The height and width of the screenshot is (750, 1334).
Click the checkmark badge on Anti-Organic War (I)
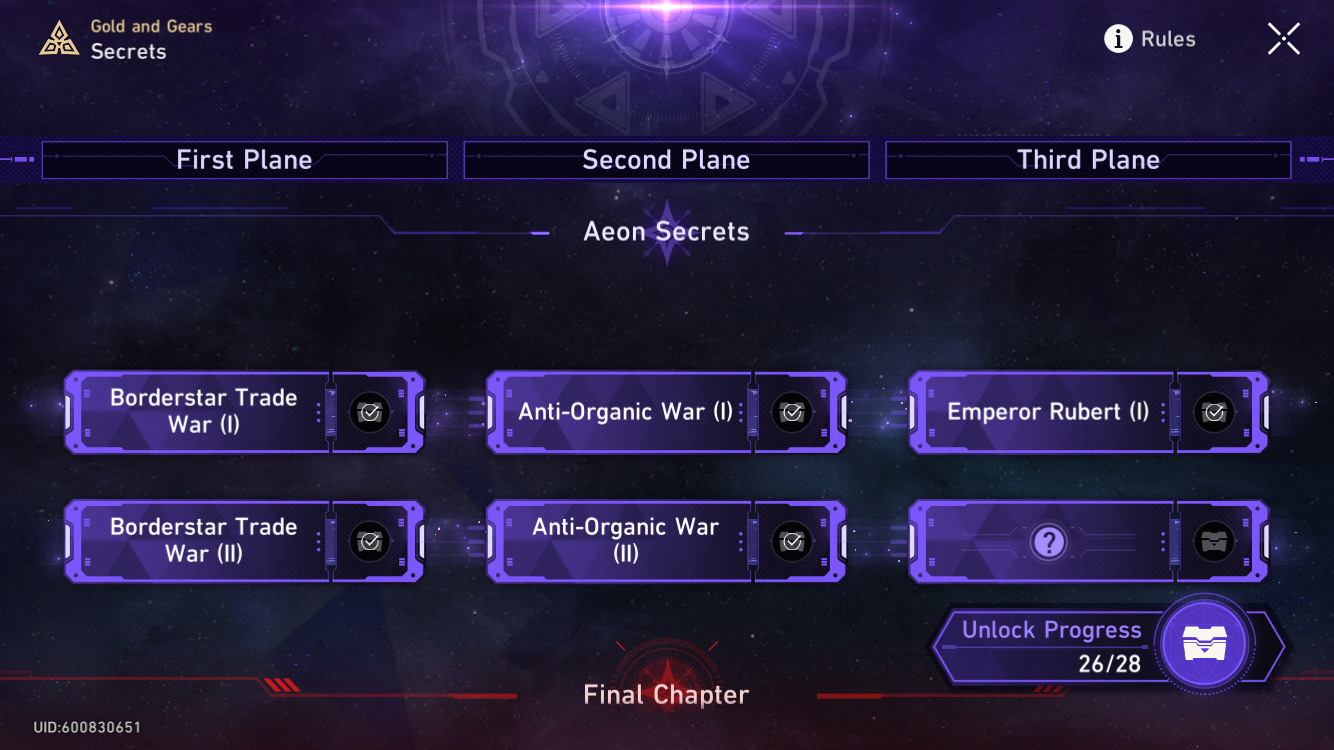pyautogui.click(x=792, y=412)
